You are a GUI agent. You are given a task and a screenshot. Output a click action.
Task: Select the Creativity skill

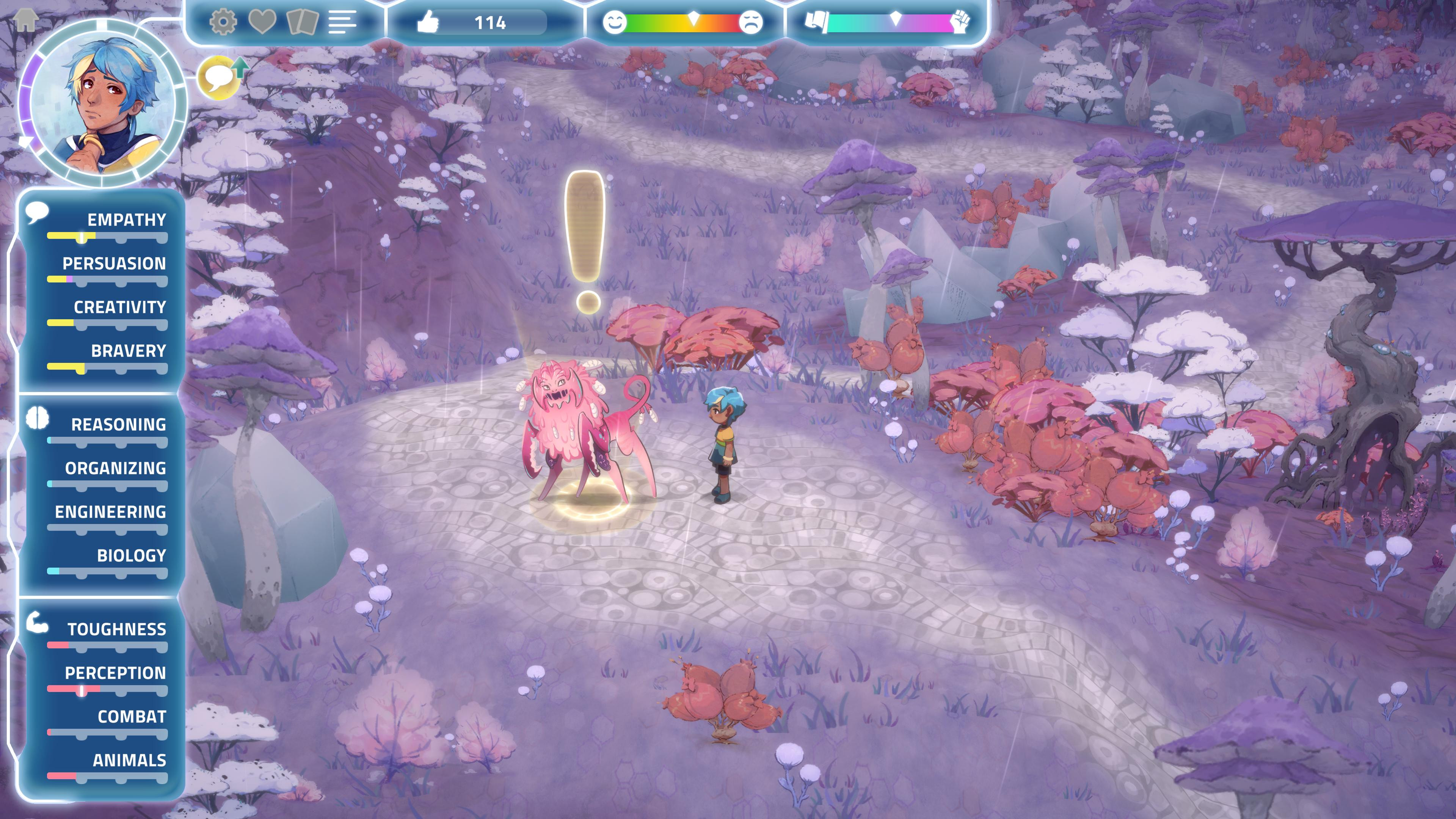click(120, 308)
